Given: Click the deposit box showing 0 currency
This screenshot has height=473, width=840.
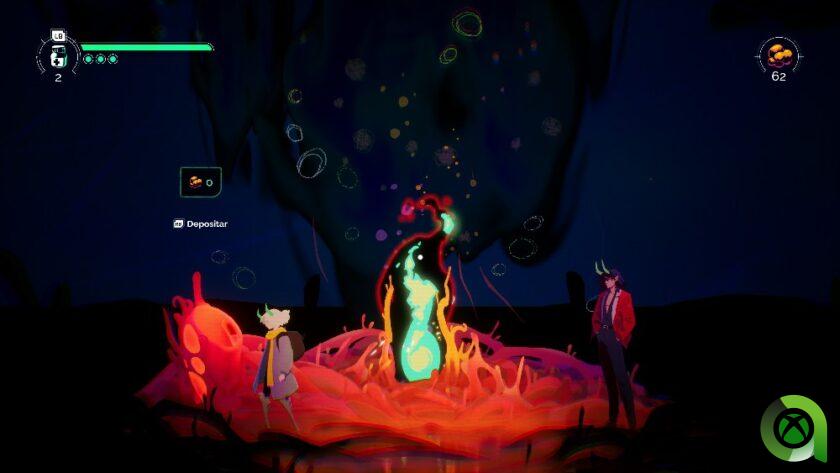Looking at the screenshot, I should (200, 182).
